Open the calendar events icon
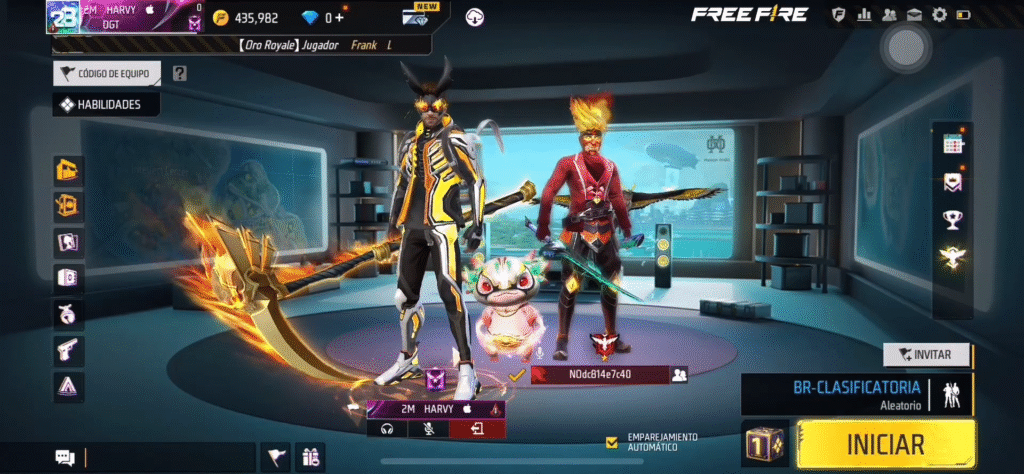Image resolution: width=1024 pixels, height=474 pixels. click(x=952, y=144)
